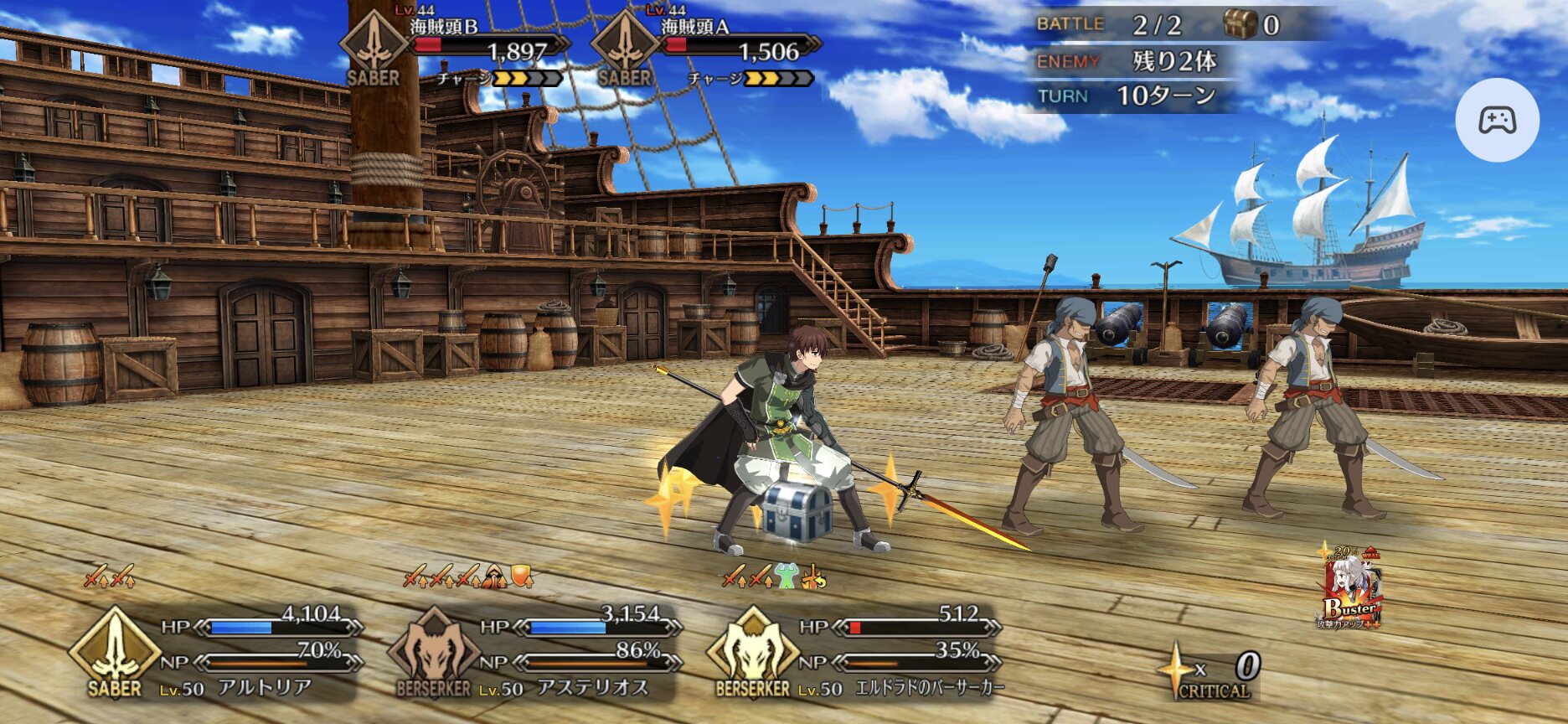Open アルトリア Saber servant panel
The height and width of the screenshot is (724, 1568).
click(218, 654)
